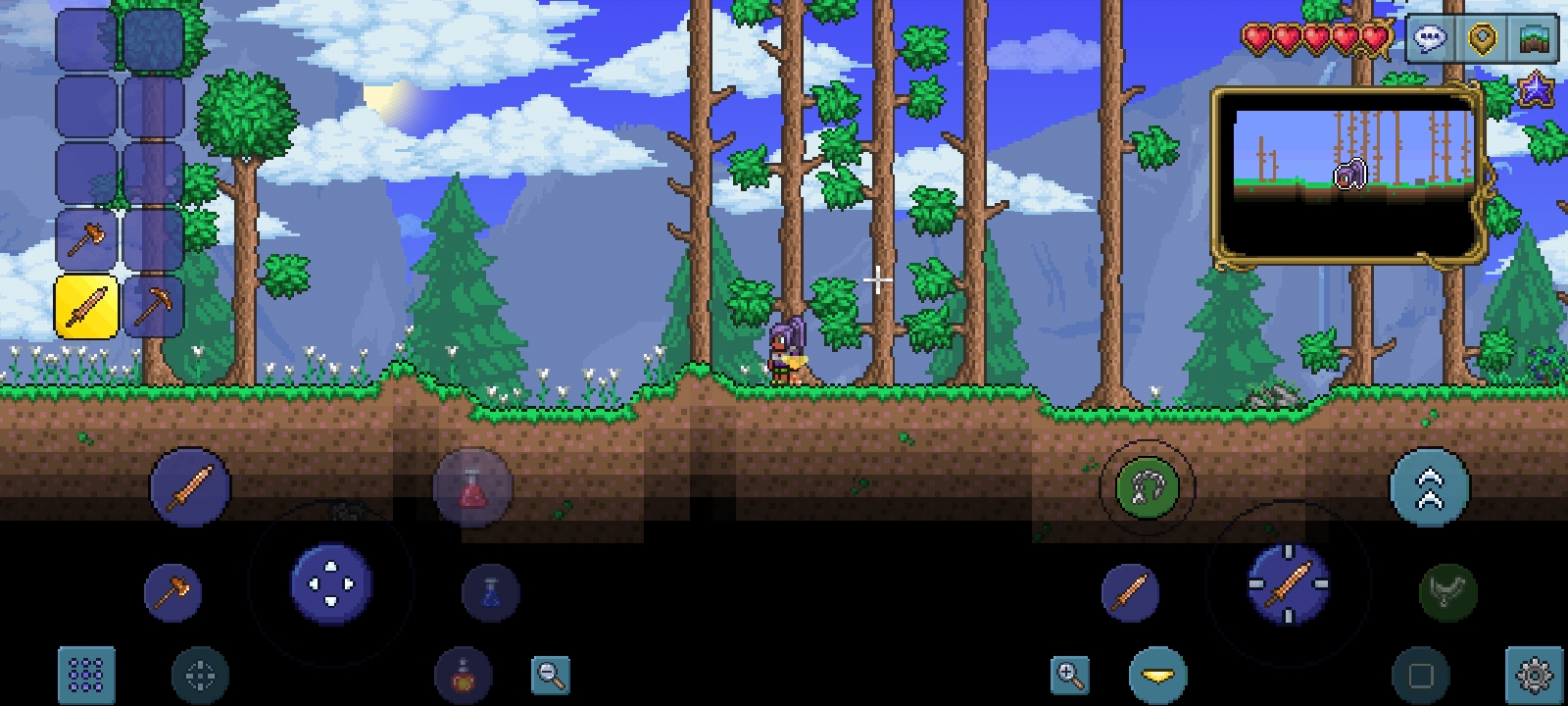
Task: Zoom out using the minus magnifier
Action: coord(550,677)
